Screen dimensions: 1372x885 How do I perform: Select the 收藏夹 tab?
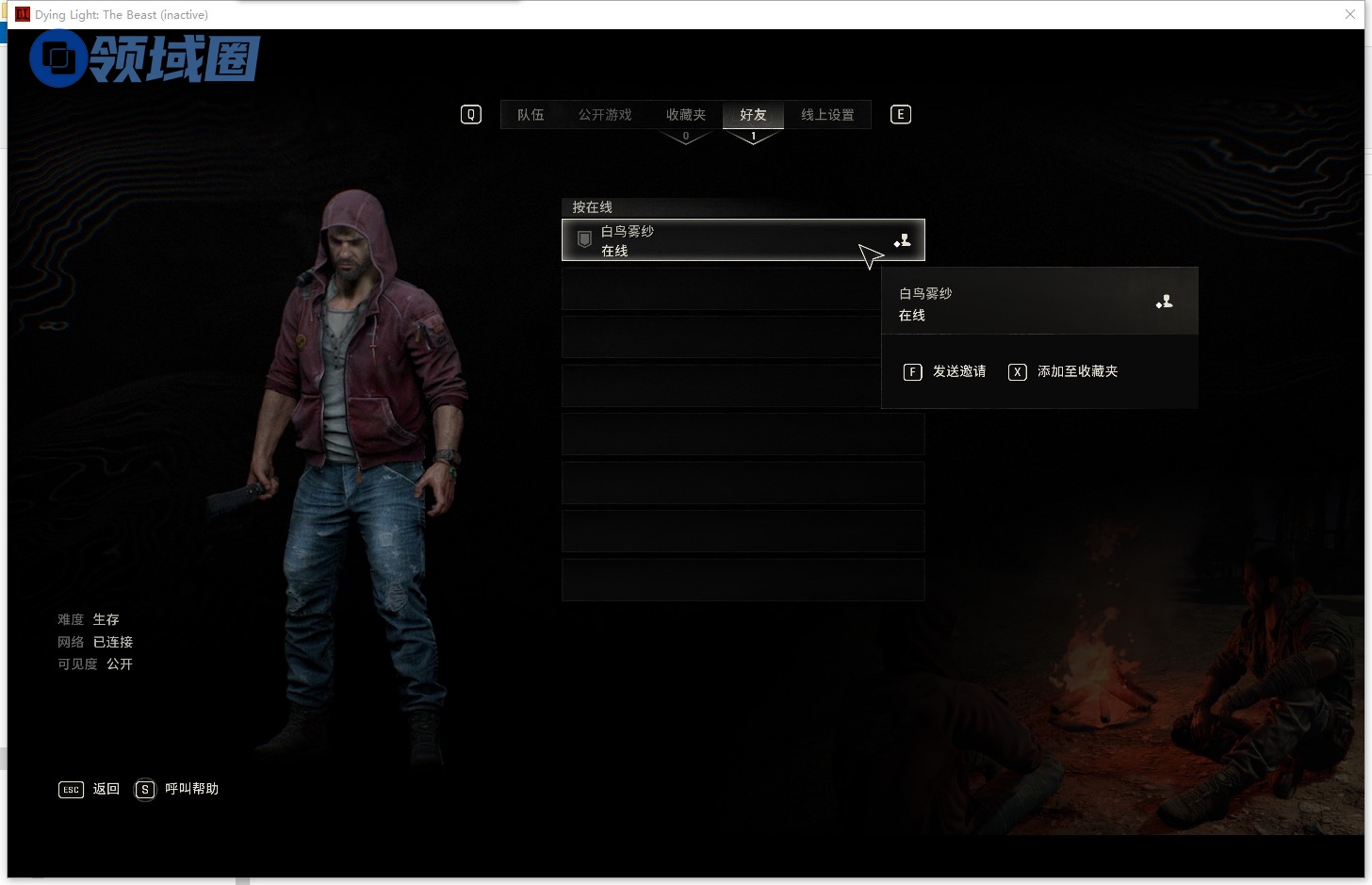tap(685, 115)
